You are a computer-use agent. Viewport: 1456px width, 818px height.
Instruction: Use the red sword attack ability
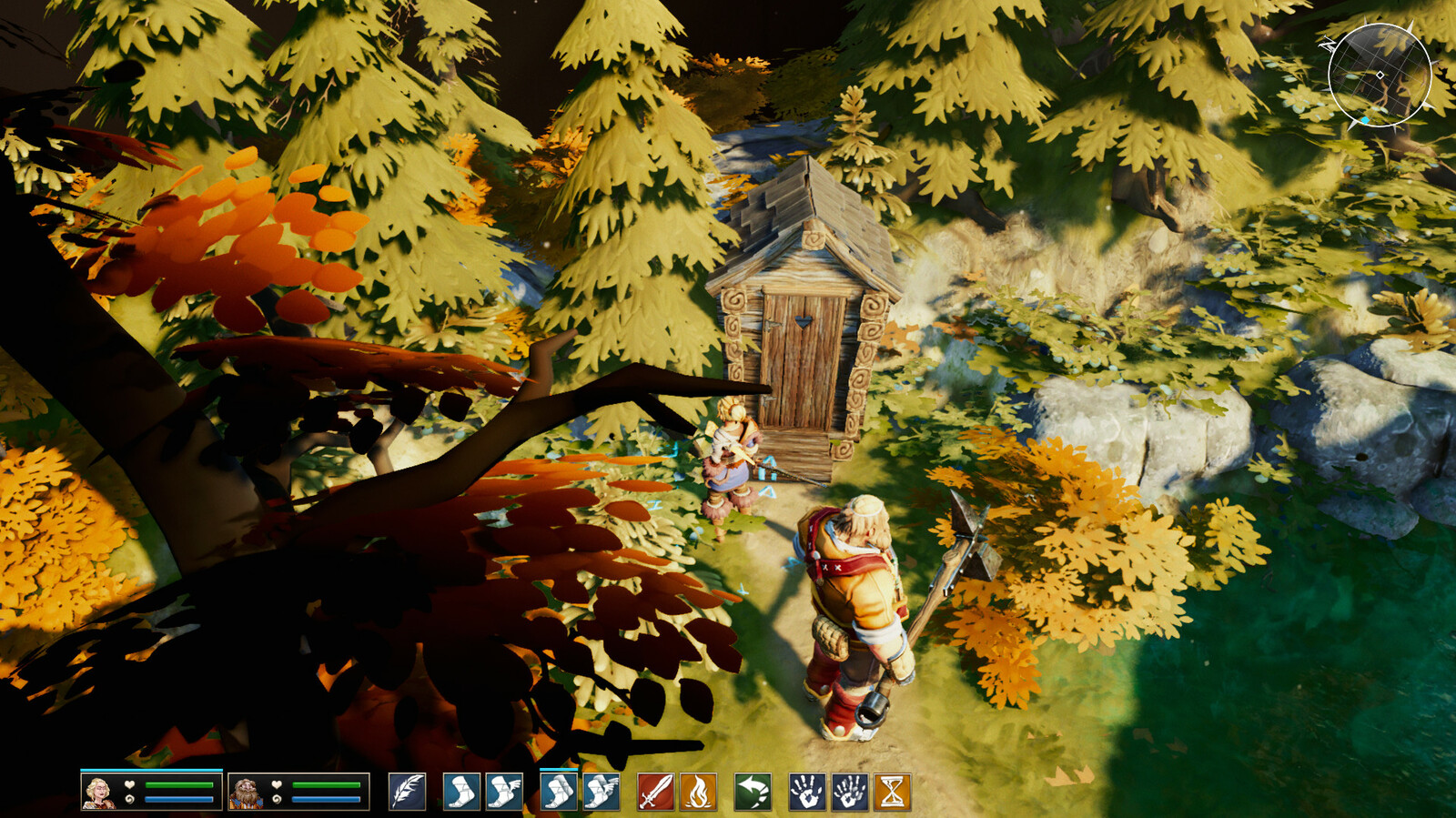pyautogui.click(x=655, y=792)
